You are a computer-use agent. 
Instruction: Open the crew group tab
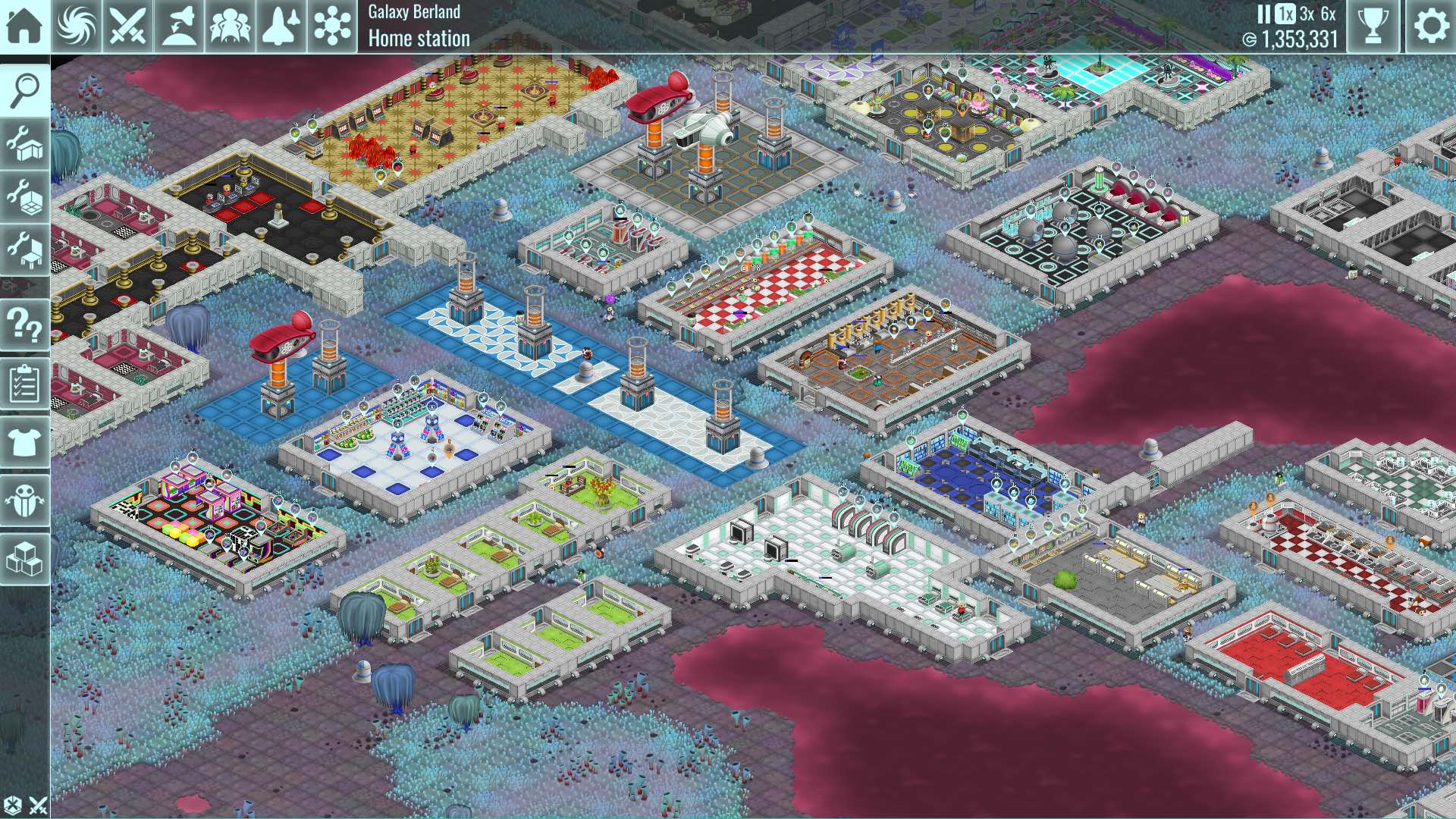230,26
